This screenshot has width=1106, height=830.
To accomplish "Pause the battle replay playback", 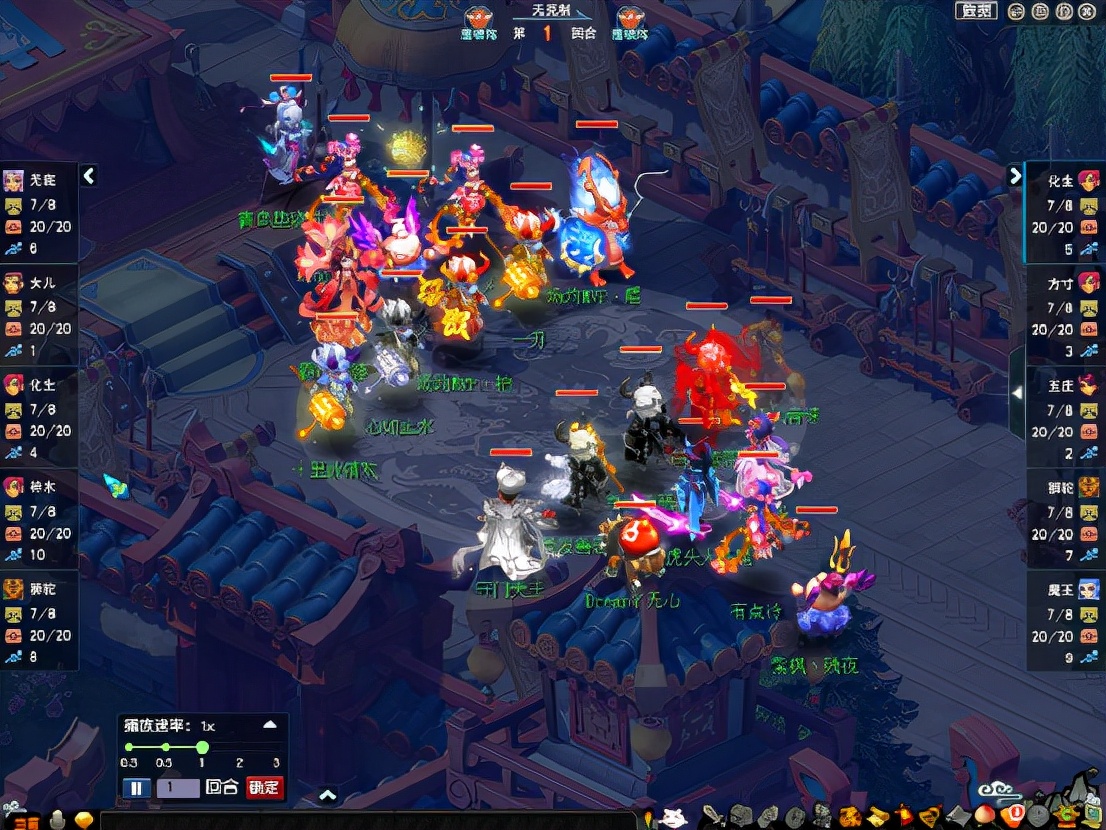I will coord(136,788).
